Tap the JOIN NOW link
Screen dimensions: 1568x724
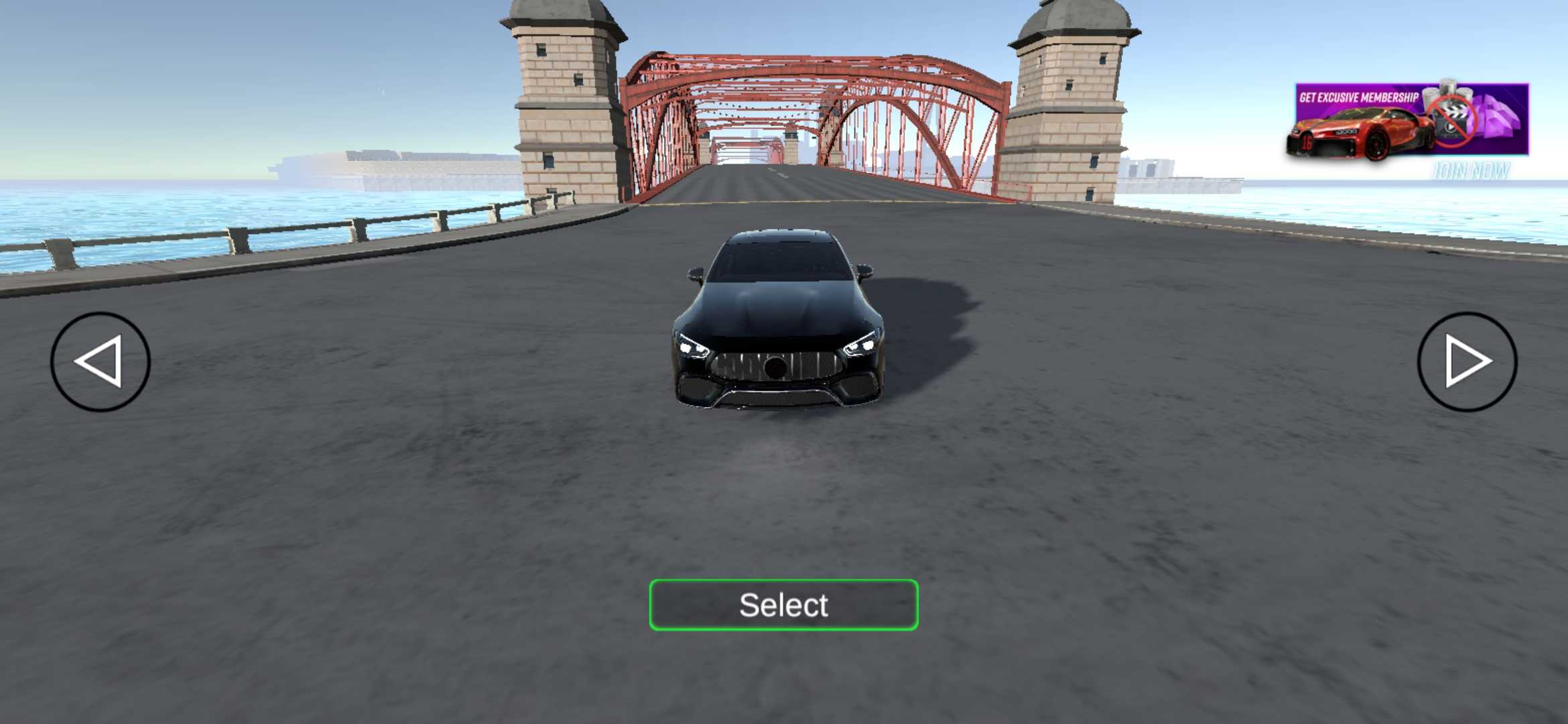pos(1470,172)
